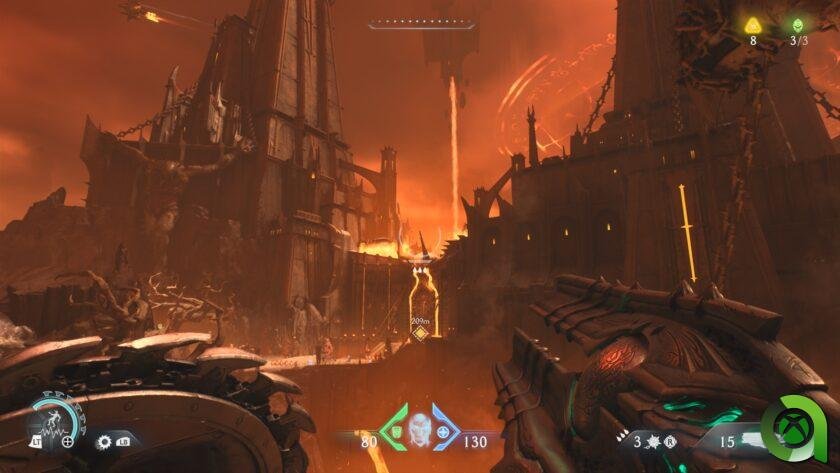Screen dimensions: 840x473
Task: Select the gear-shaped equipment launcher icon
Action: click(104, 441)
